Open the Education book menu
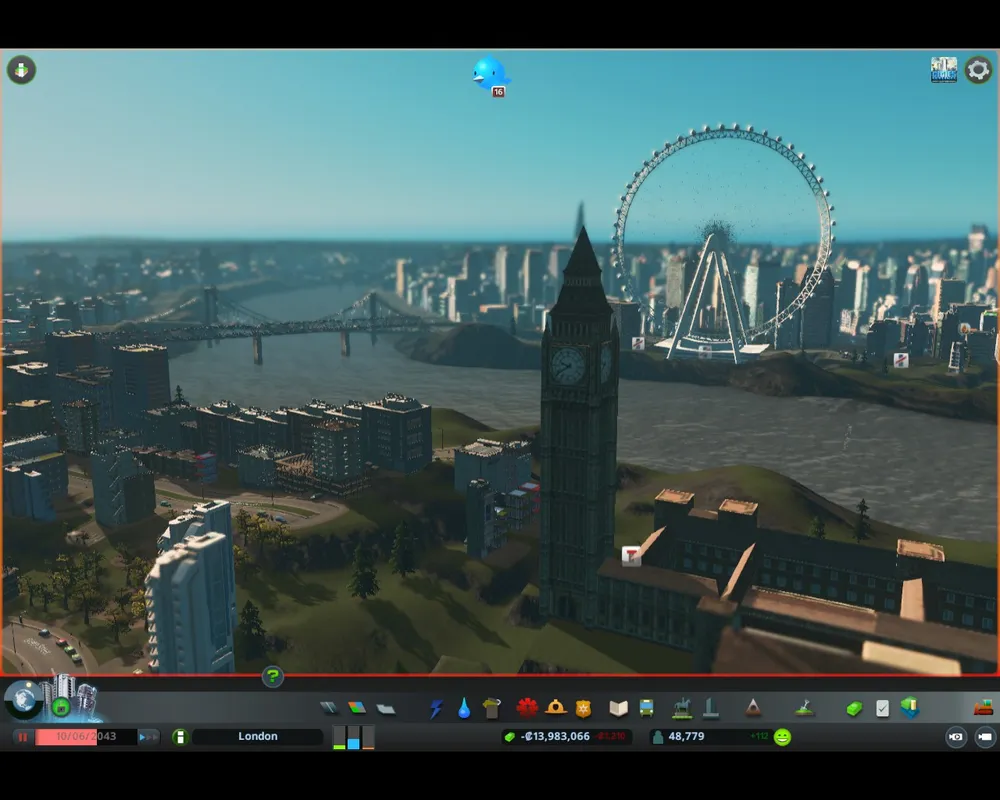This screenshot has width=1000, height=800. [x=619, y=708]
